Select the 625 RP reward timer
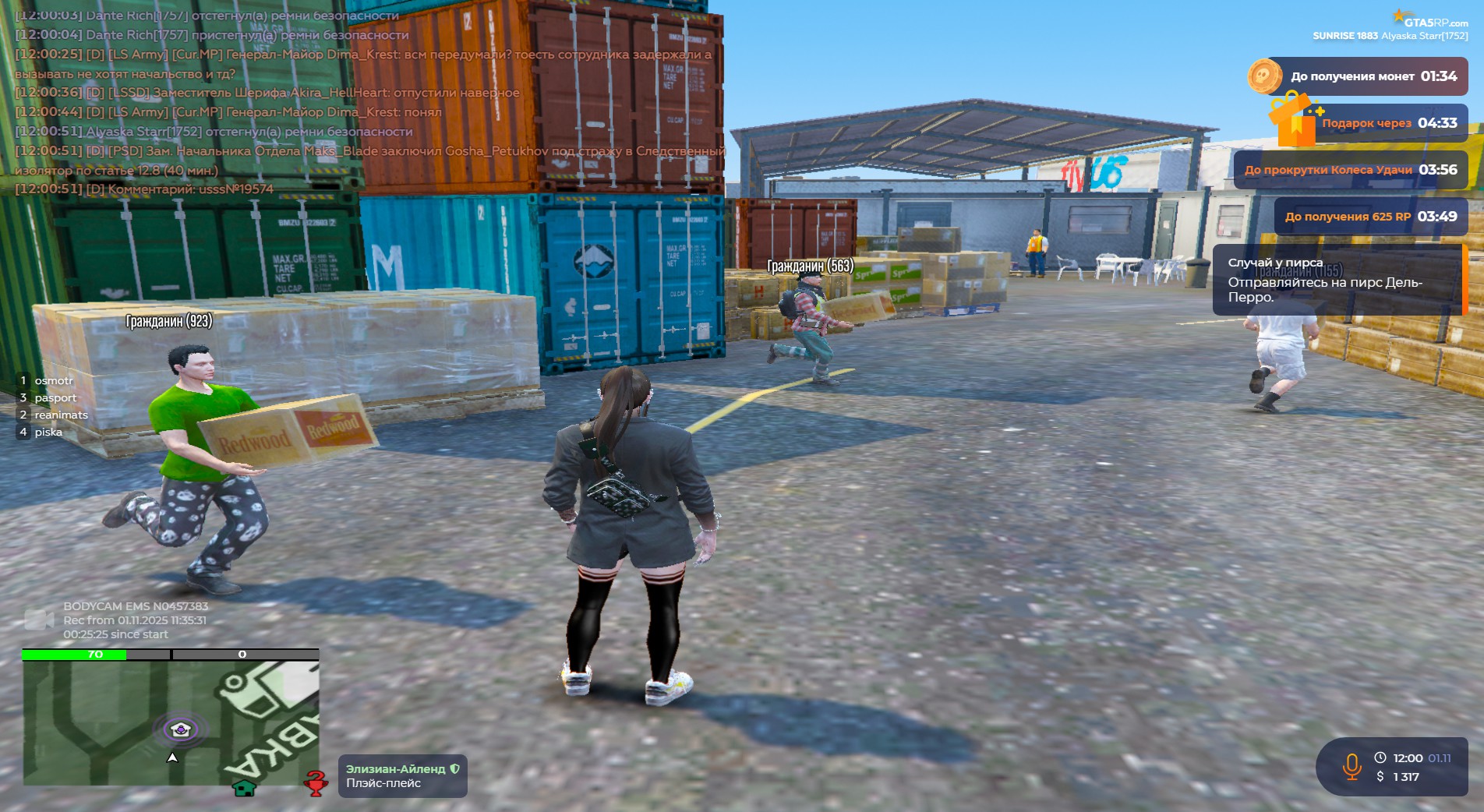 pos(1370,217)
